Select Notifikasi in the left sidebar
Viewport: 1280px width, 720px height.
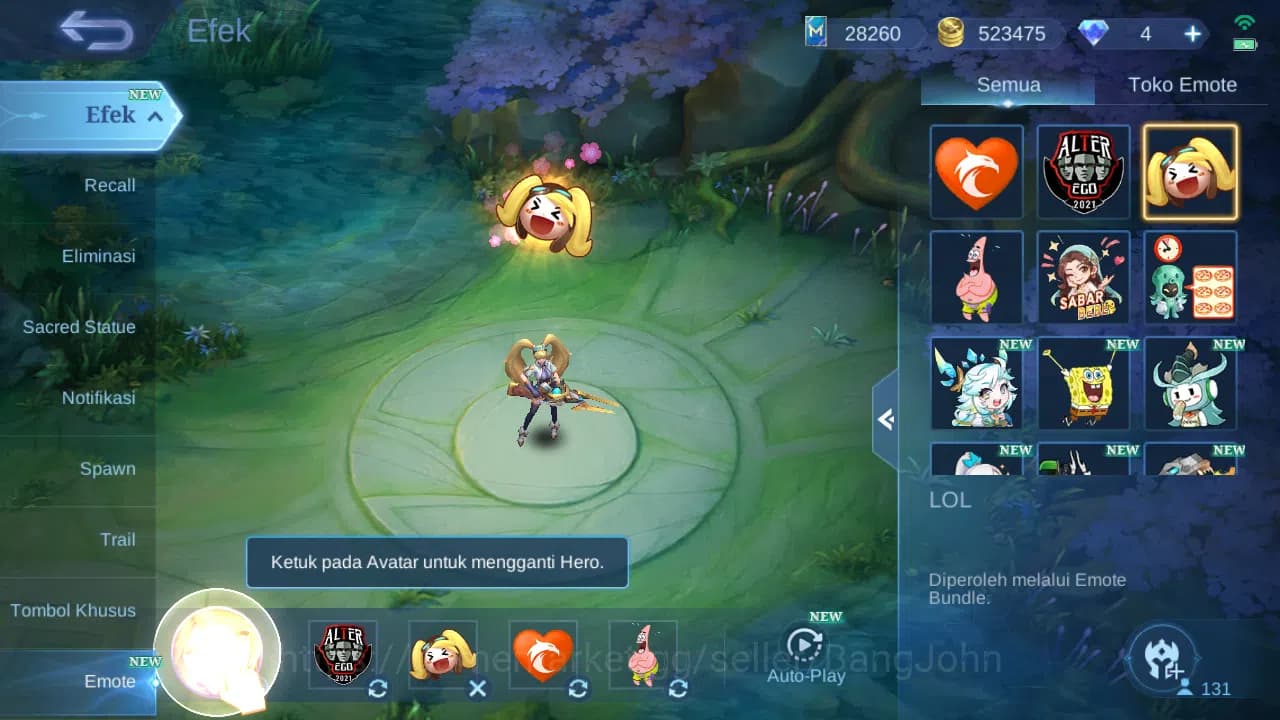click(x=100, y=398)
